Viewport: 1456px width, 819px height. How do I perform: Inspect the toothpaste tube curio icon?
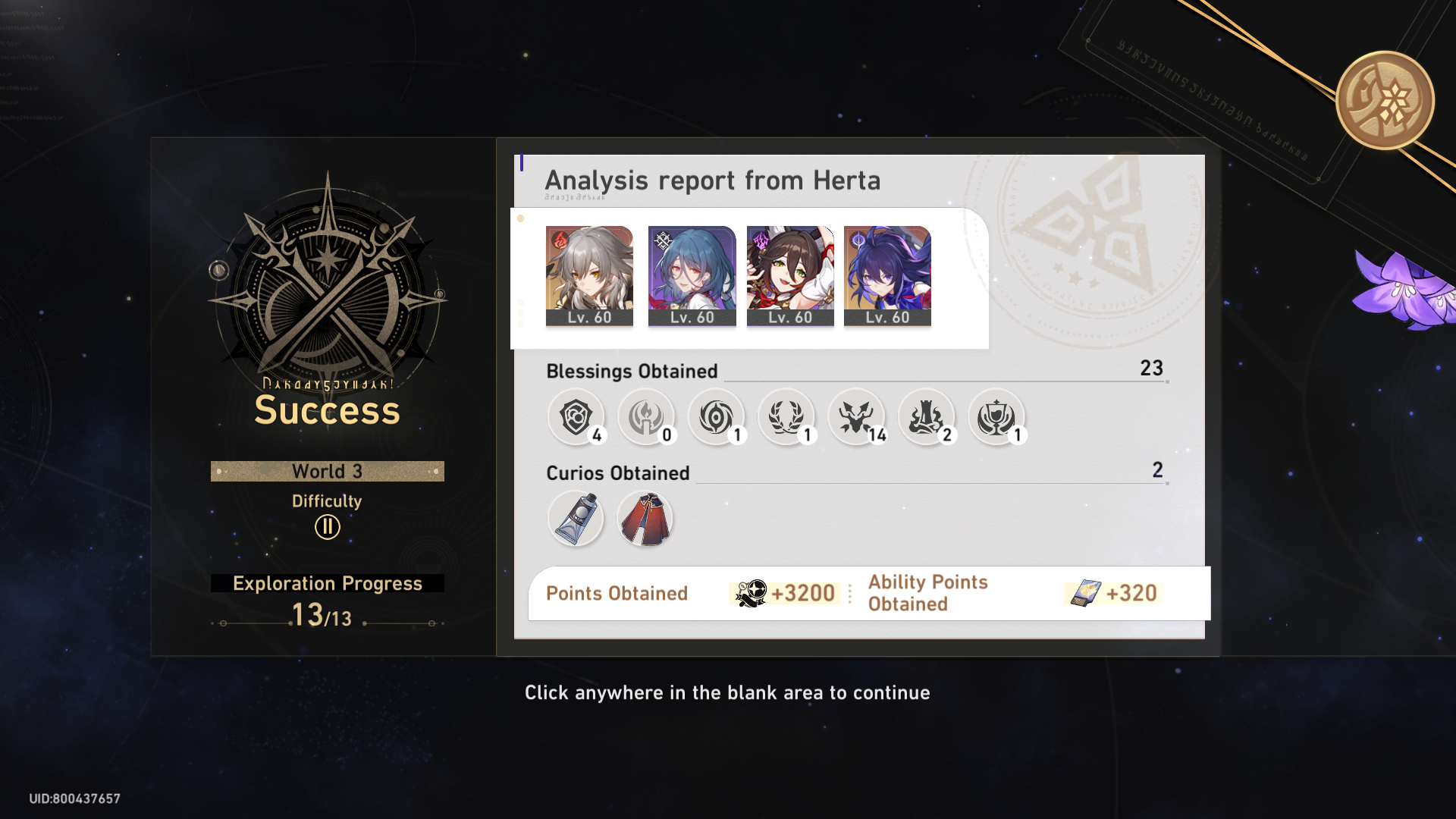coord(576,518)
